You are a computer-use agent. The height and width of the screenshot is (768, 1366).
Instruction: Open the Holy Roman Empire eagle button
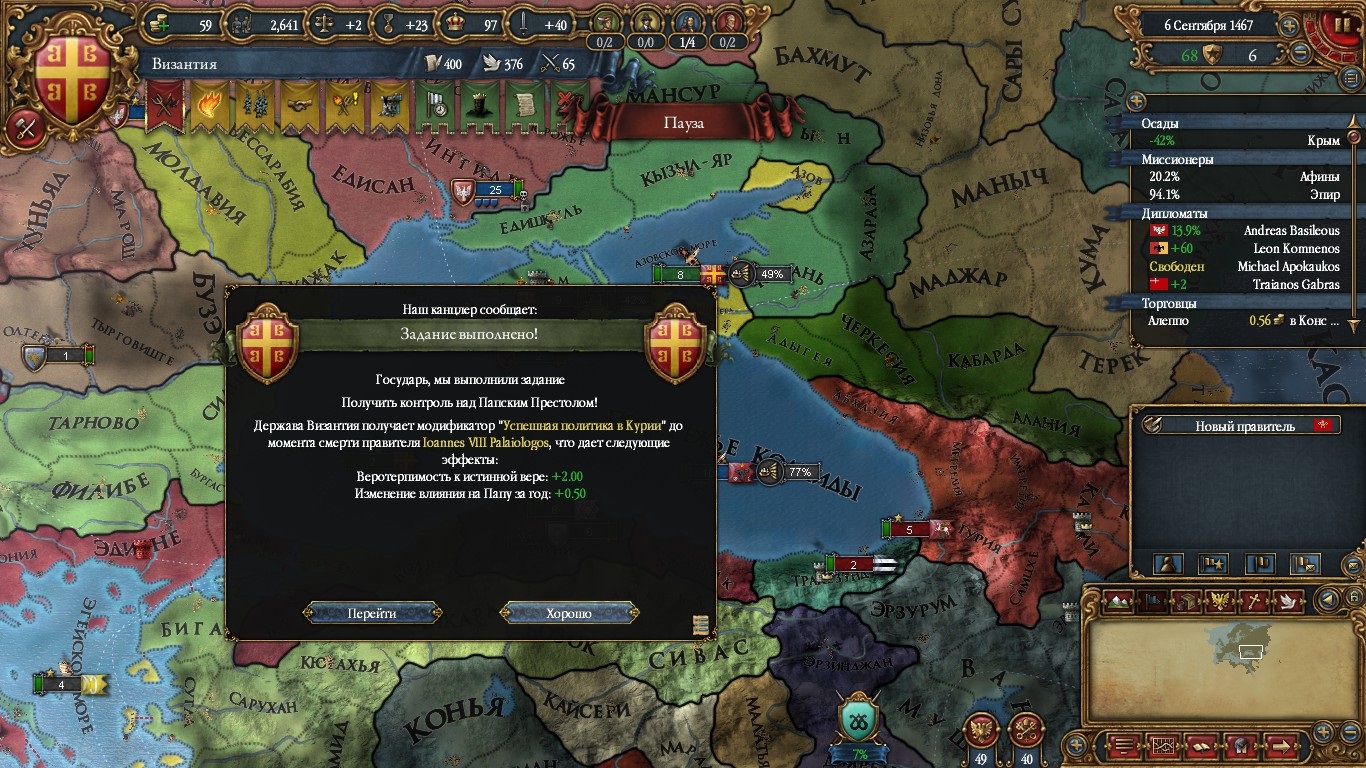click(980, 731)
